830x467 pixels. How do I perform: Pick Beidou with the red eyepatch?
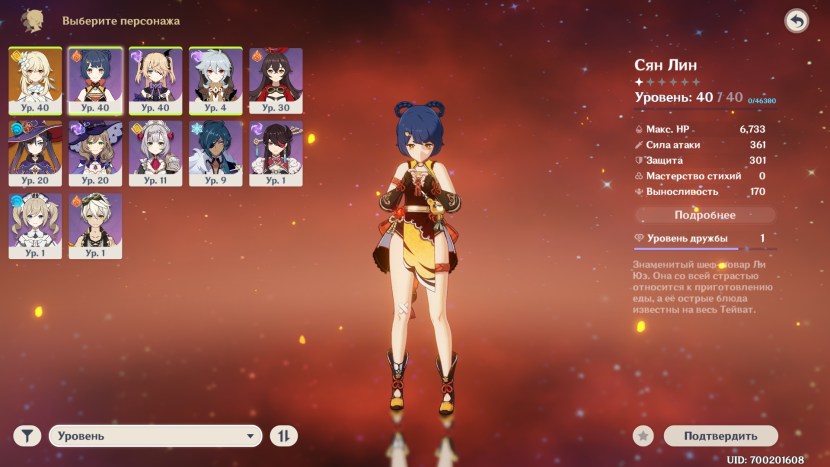[x=275, y=151]
